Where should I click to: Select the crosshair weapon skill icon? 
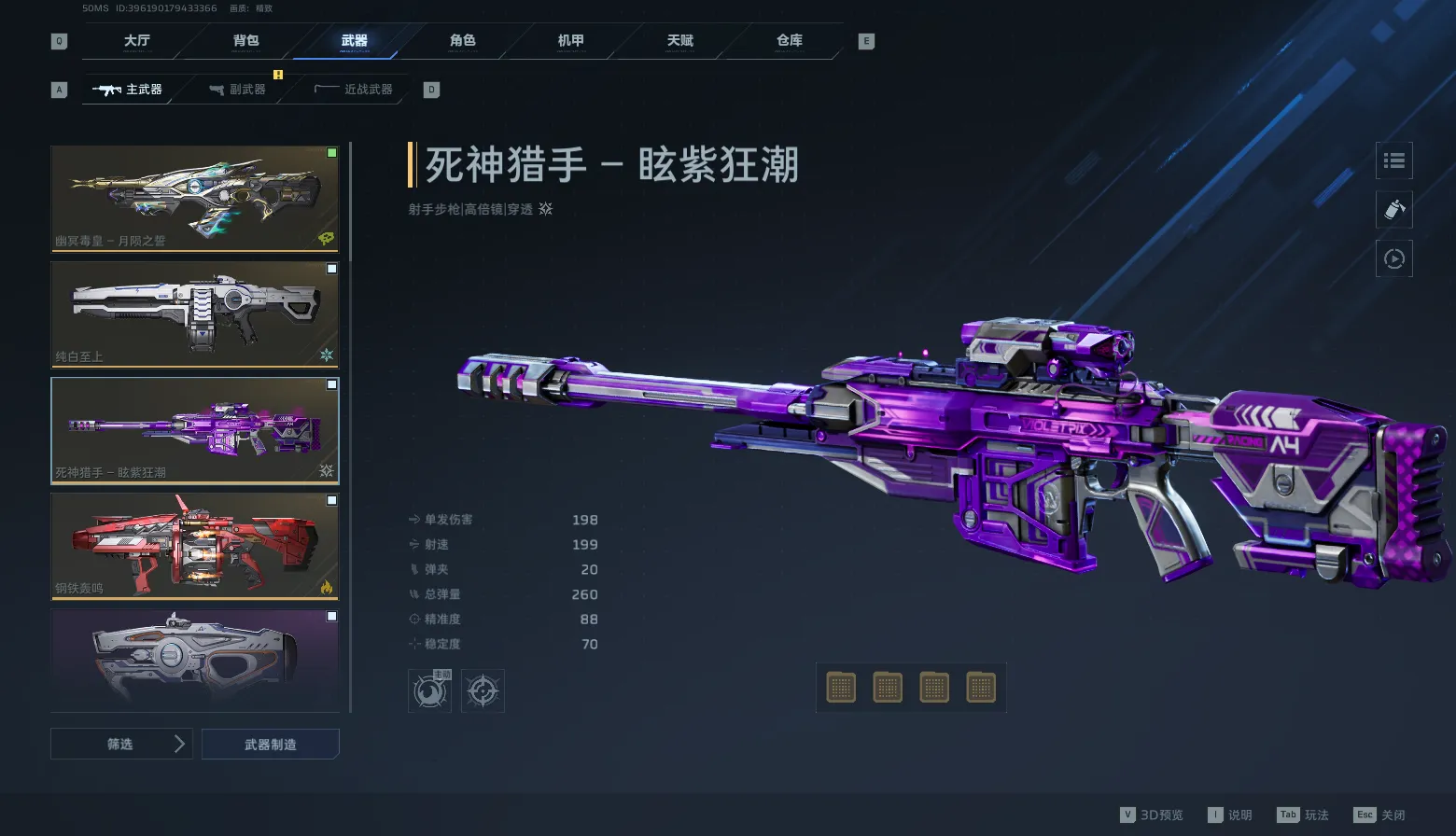(483, 691)
